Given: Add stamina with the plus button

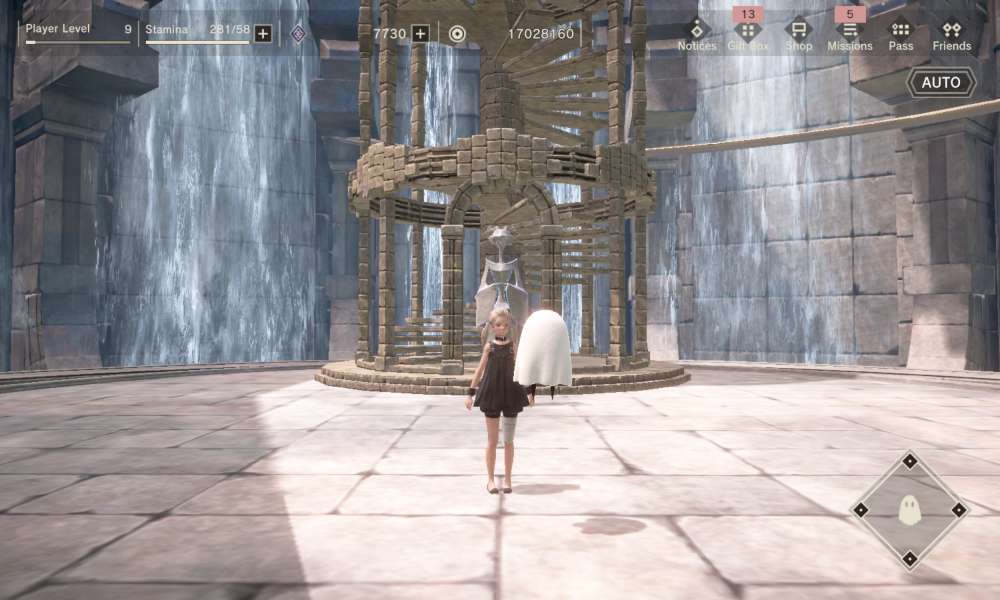Looking at the screenshot, I should 263,34.
